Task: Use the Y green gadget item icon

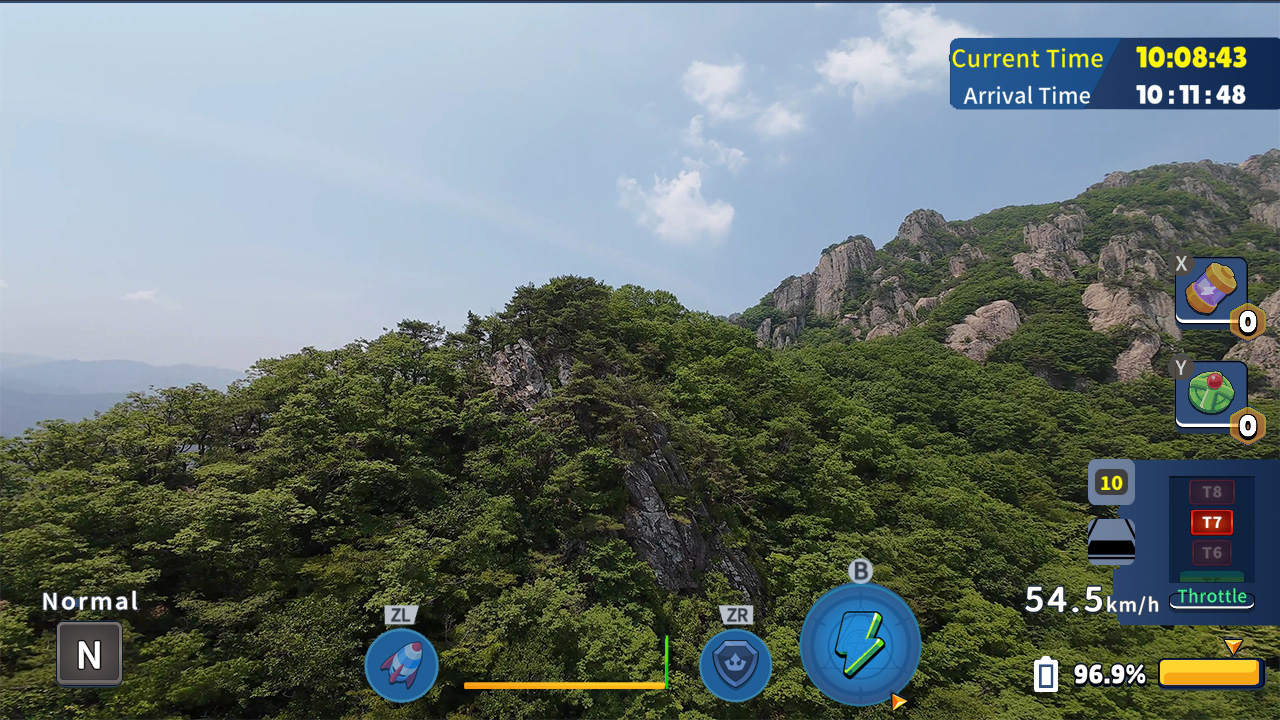Action: click(1210, 392)
